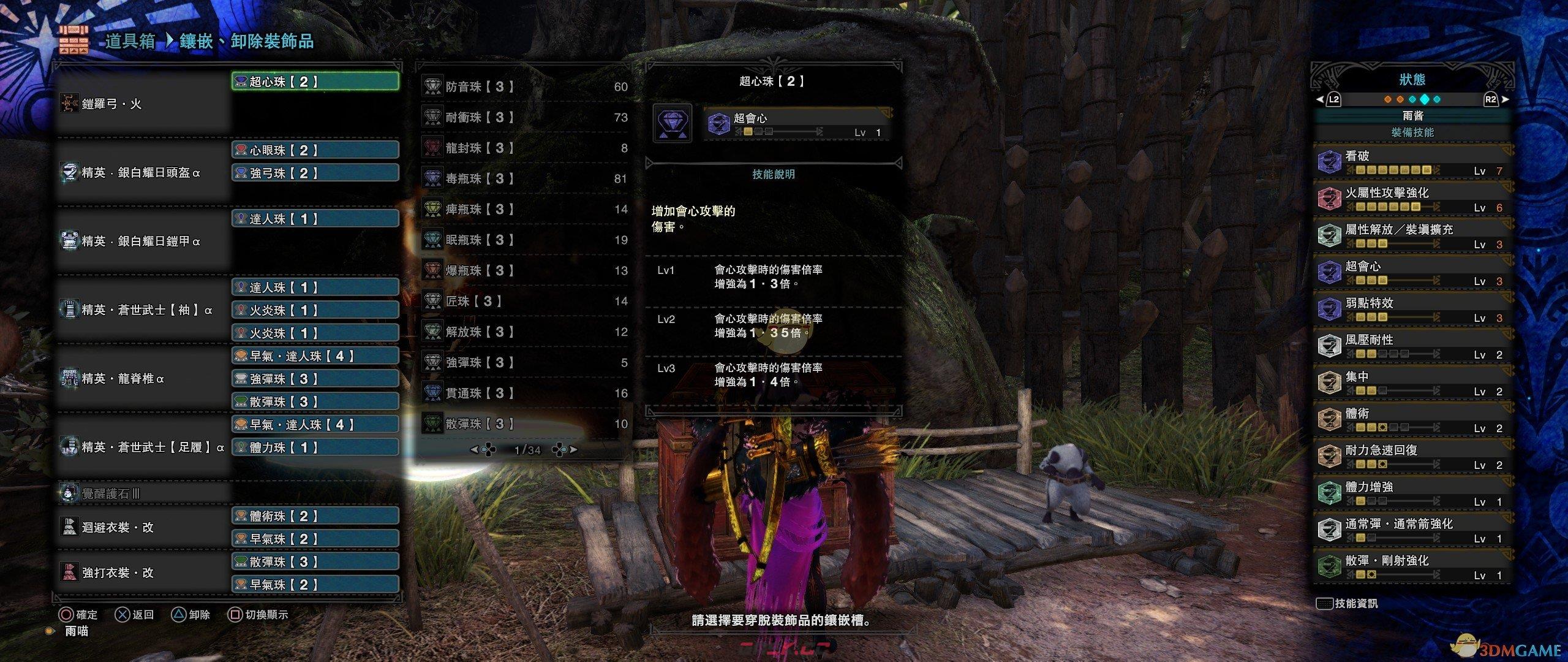Choose the 體術珠【2】 slot on 迴避衣裝

click(315, 516)
